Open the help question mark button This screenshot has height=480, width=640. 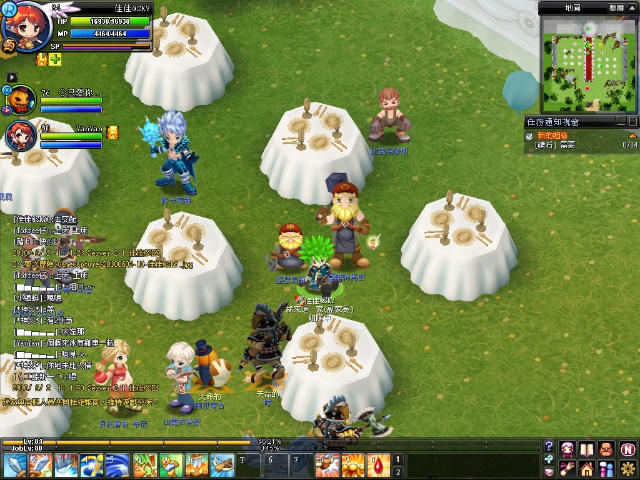549,447
